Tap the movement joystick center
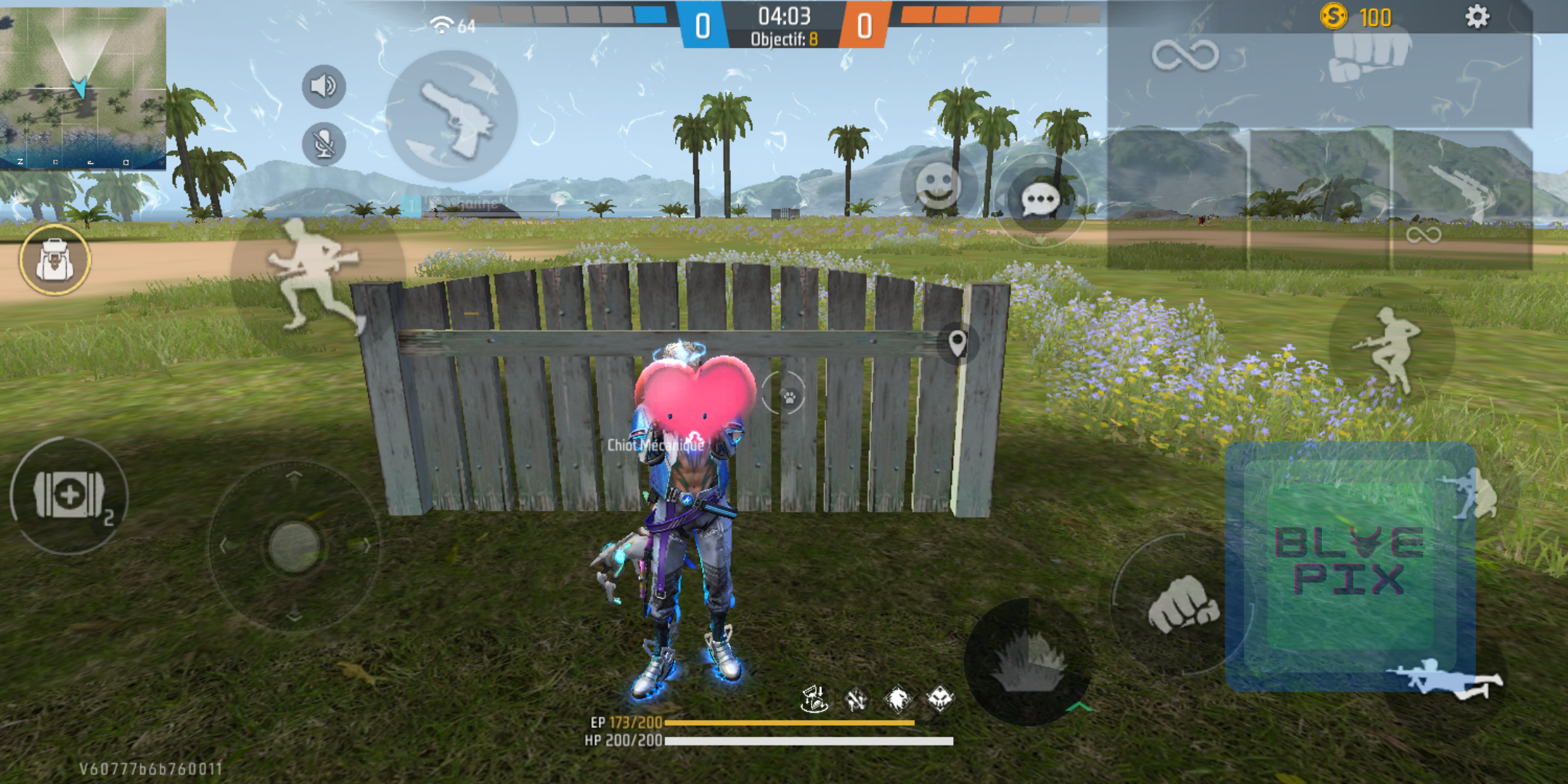This screenshot has height=784, width=1568. (294, 546)
